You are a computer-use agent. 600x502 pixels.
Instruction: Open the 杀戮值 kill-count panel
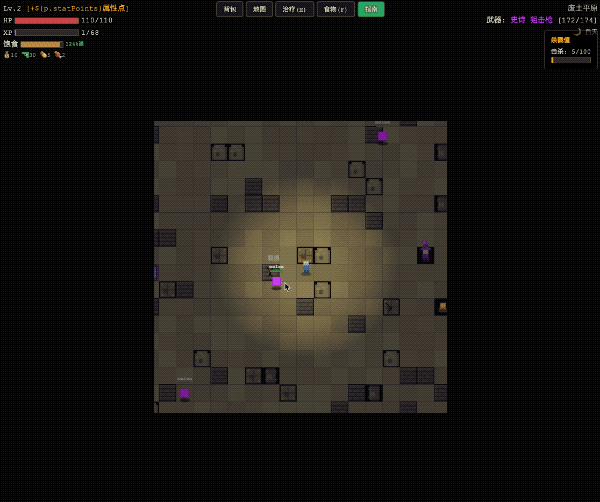[x=570, y=50]
